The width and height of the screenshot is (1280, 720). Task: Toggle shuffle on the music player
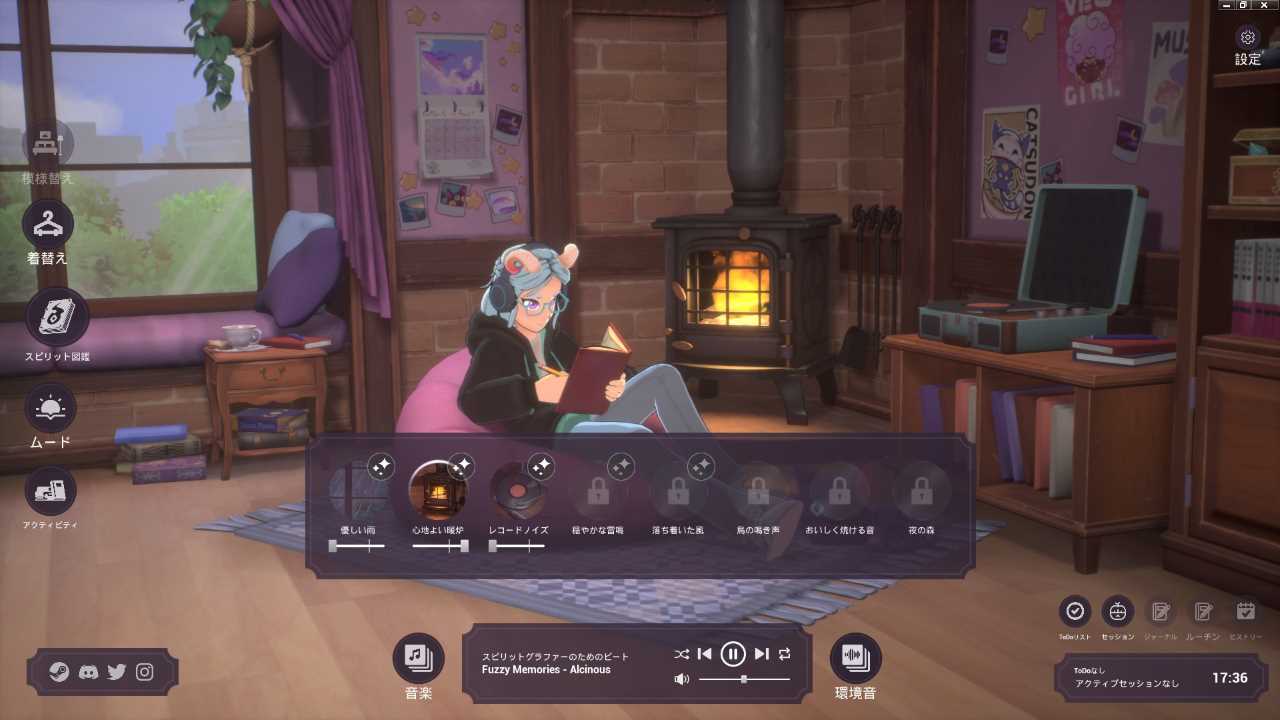(681, 654)
